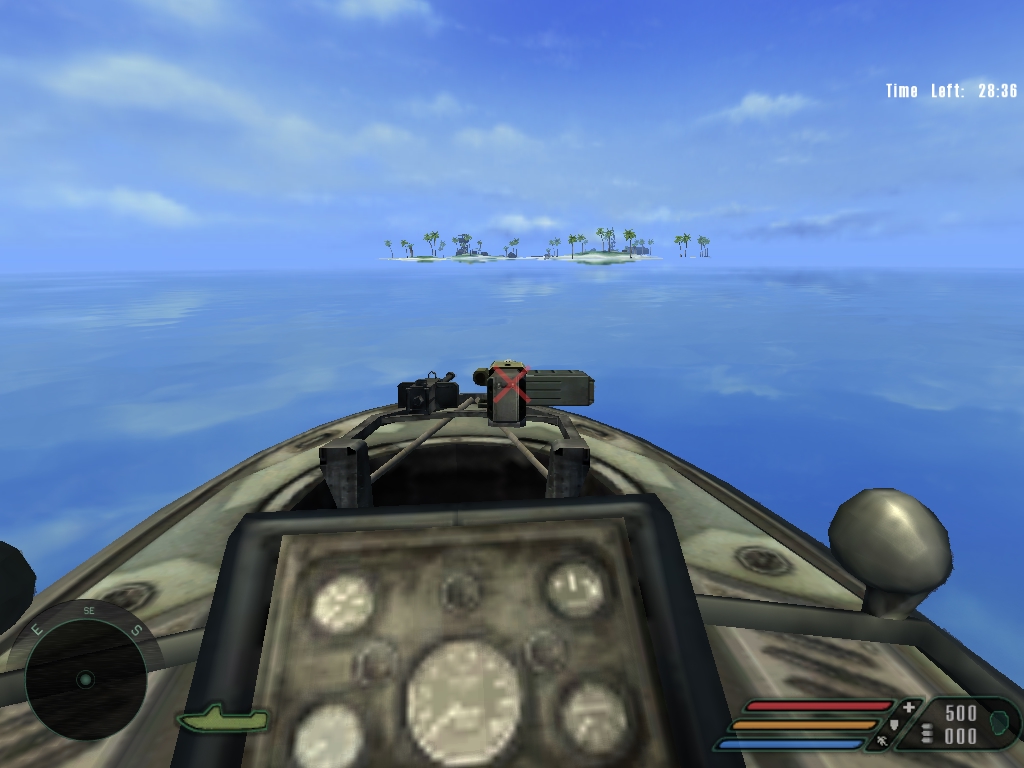Click the running man stamina icon
Viewport: 1024px width, 768px height.
(x=882, y=742)
